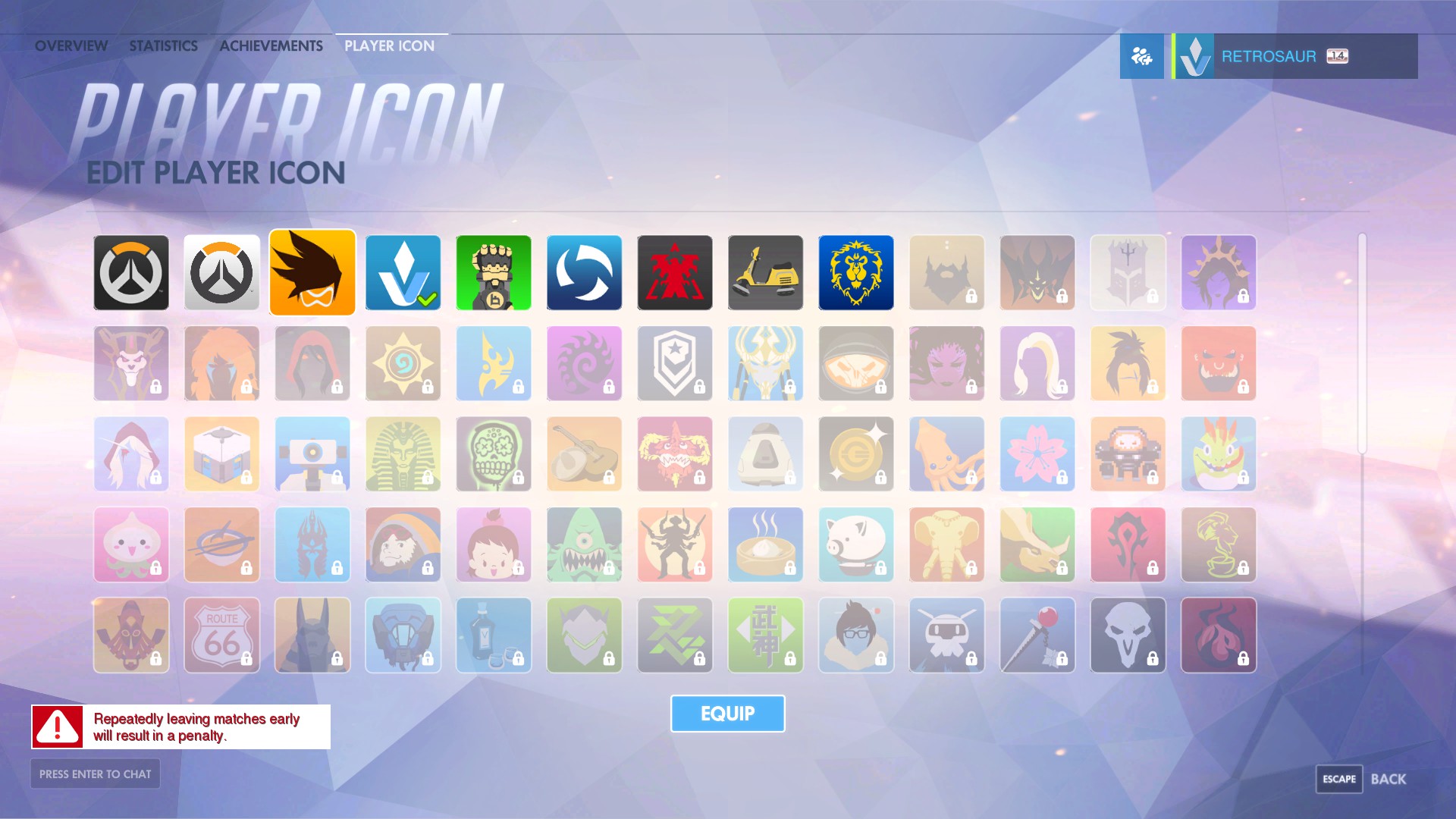The height and width of the screenshot is (819, 1456).
Task: Pick the Tracer player icon
Action: click(x=312, y=272)
